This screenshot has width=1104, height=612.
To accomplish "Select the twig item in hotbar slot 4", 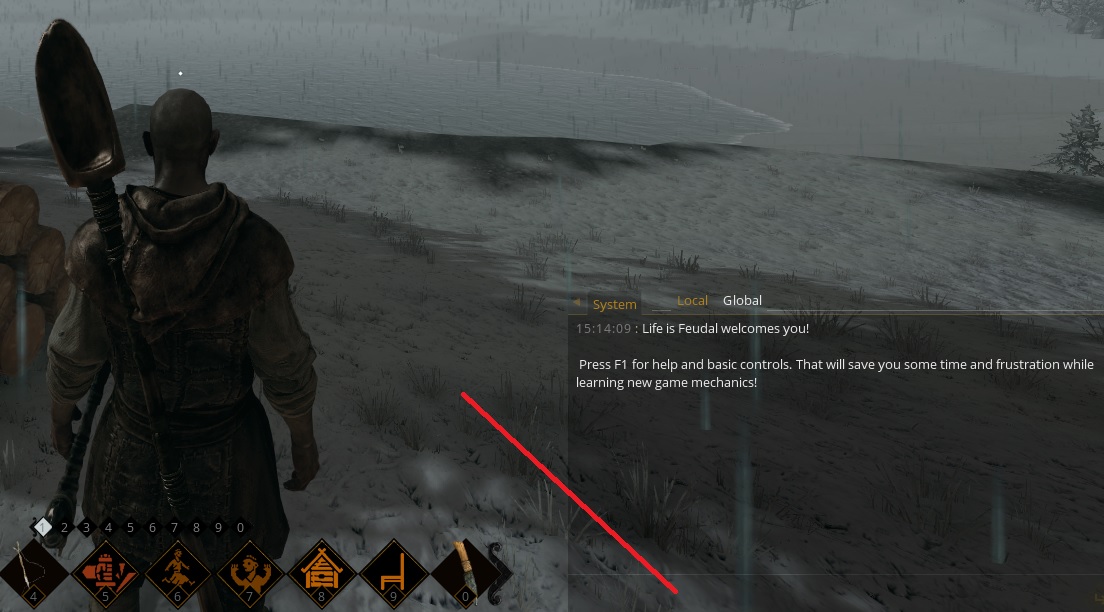I will point(33,574).
